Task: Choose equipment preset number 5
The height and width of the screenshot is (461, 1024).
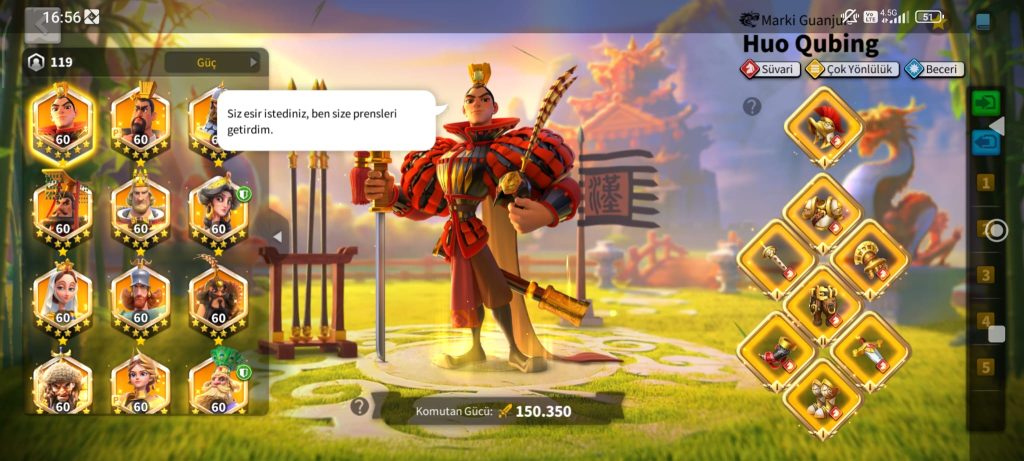Action: coord(986,367)
